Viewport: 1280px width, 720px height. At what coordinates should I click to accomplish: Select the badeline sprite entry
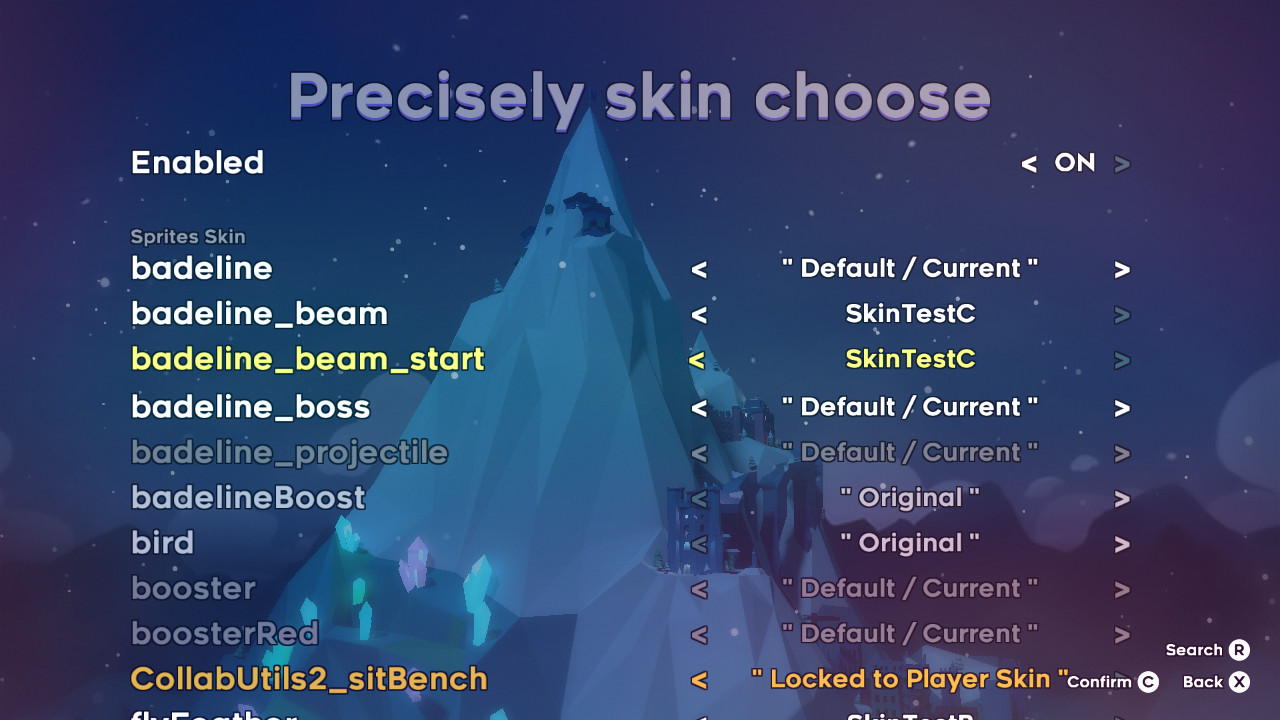201,268
